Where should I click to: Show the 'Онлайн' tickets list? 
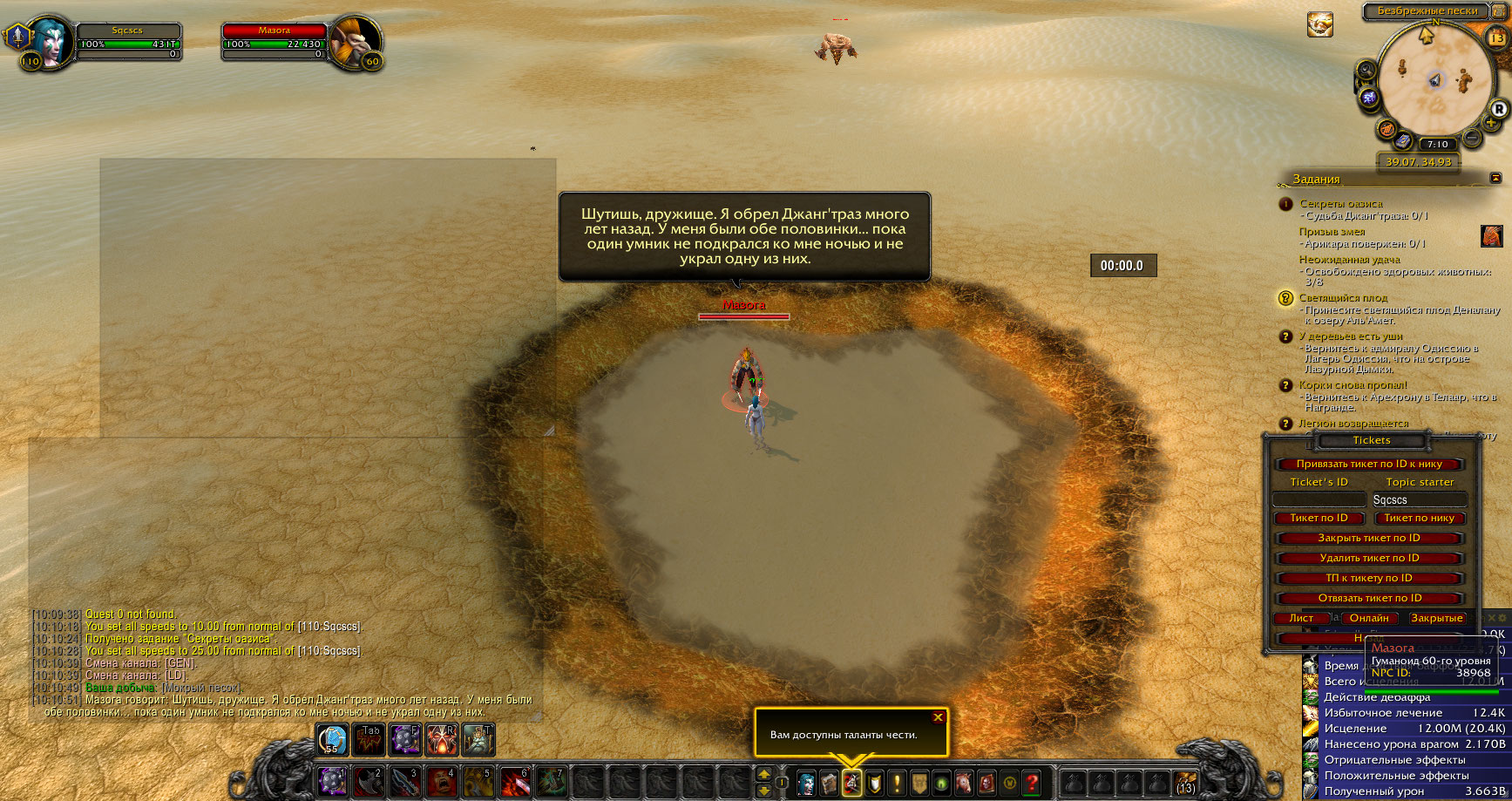point(1369,618)
